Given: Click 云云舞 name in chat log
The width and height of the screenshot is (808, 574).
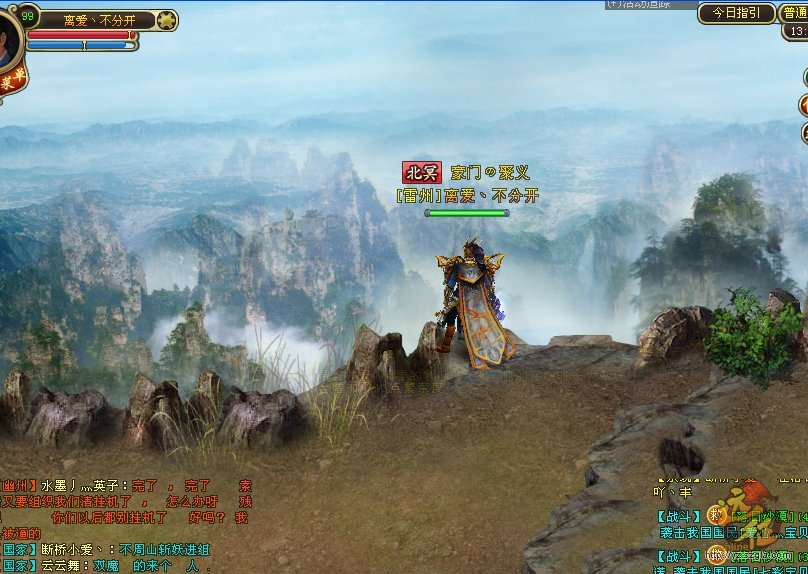Looking at the screenshot, I should 60,565.
